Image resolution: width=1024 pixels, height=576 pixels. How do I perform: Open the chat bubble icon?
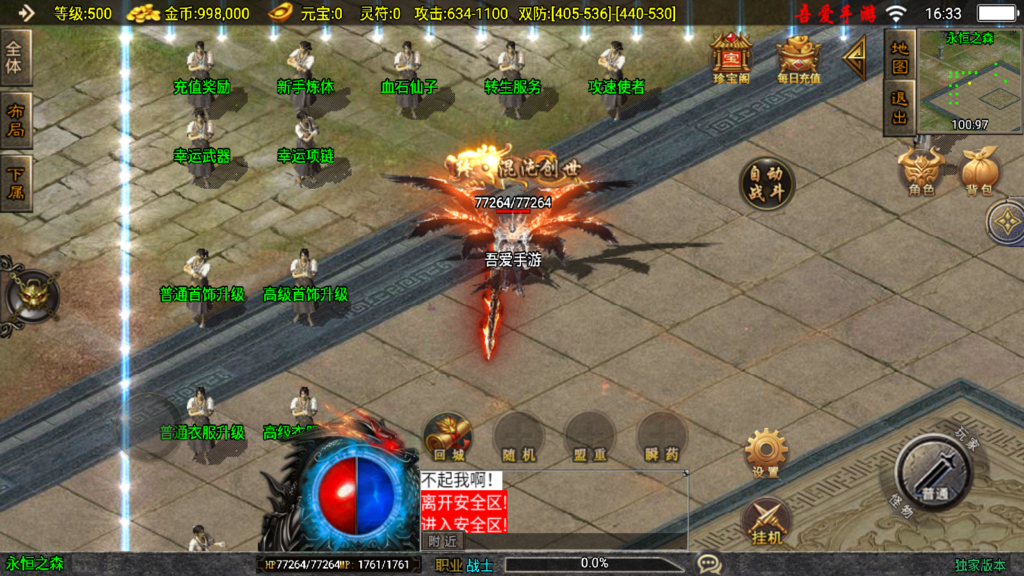(709, 564)
